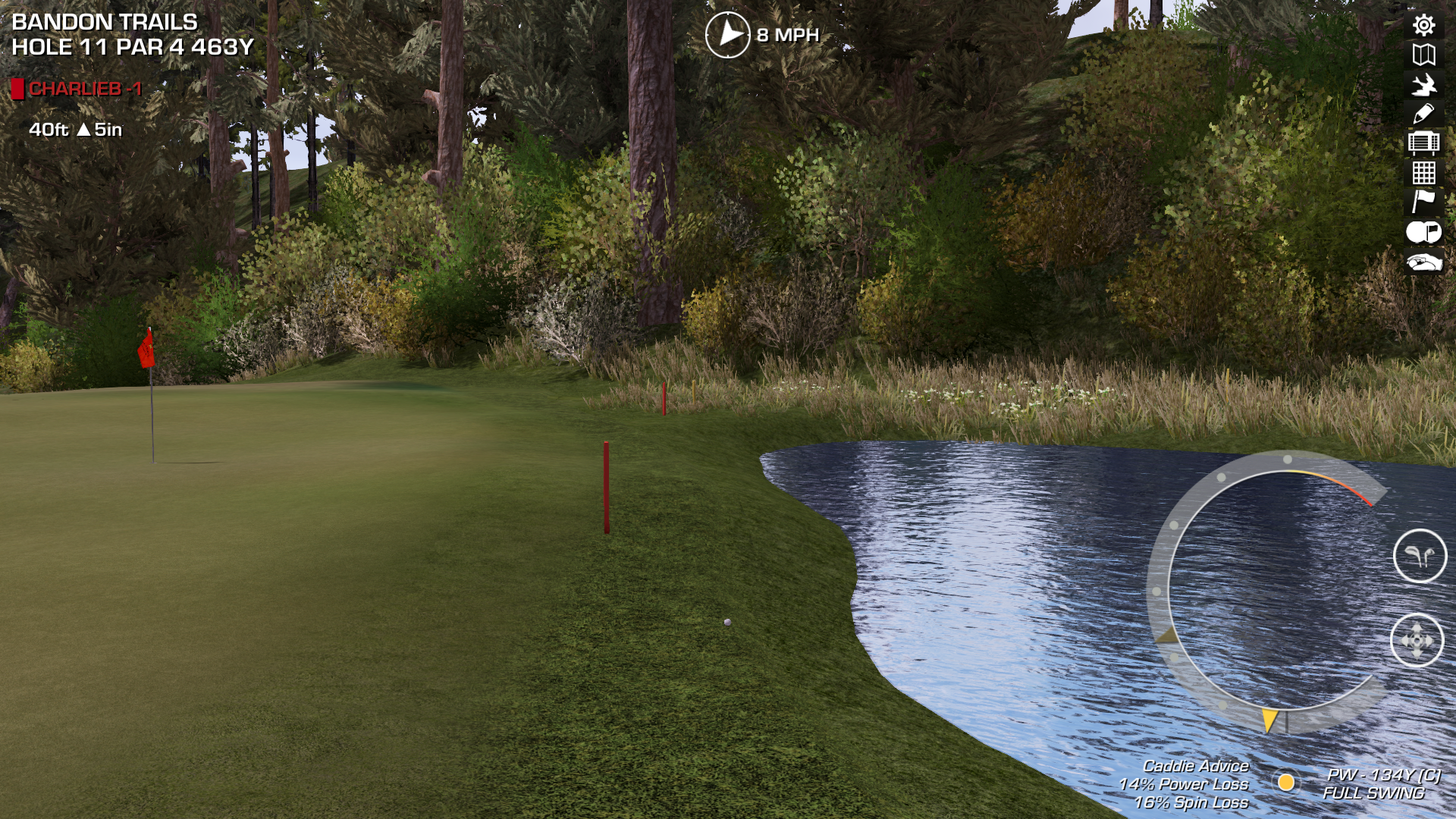Click the hand on mouse icon
1456x819 pixels.
coord(1423,262)
